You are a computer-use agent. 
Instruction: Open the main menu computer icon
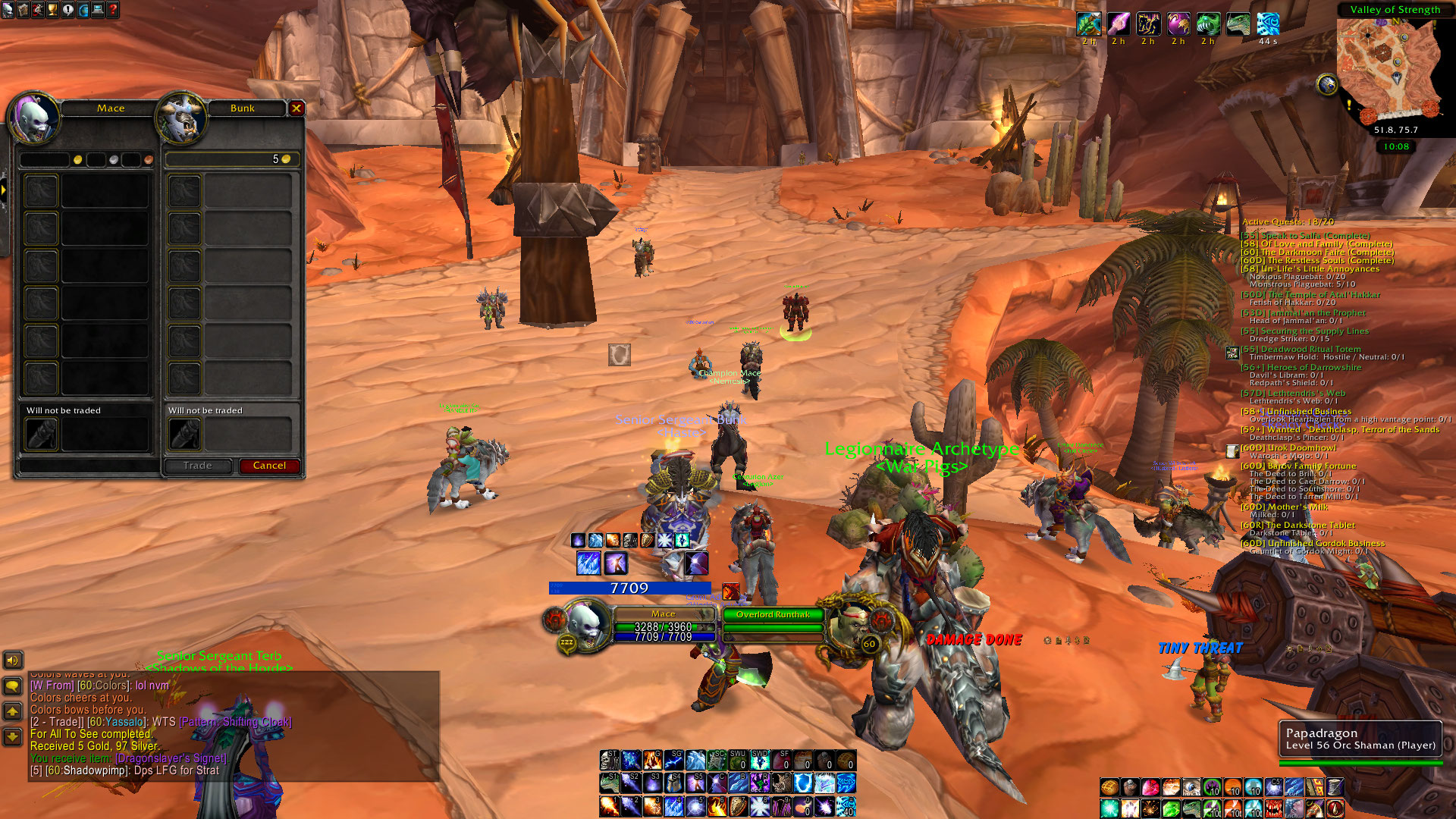click(x=98, y=10)
